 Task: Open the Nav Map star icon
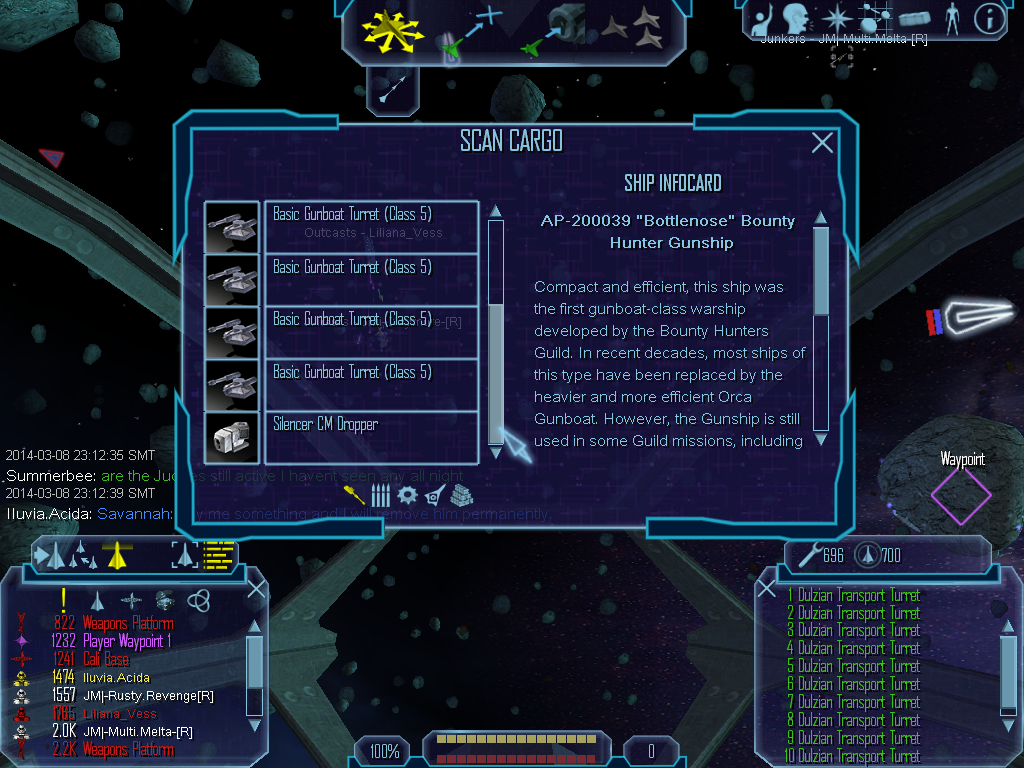click(835, 19)
